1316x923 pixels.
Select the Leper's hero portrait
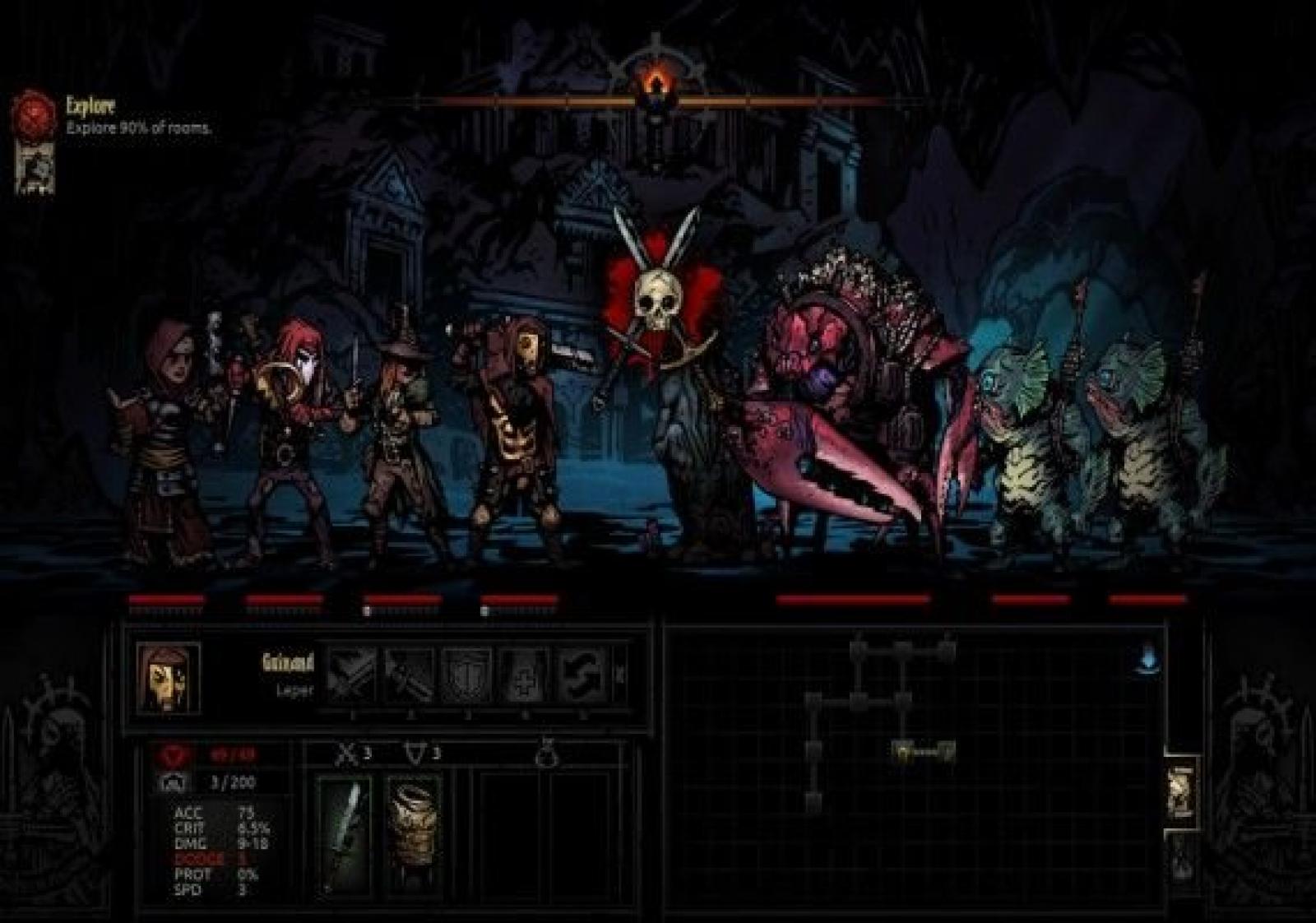click(x=169, y=677)
